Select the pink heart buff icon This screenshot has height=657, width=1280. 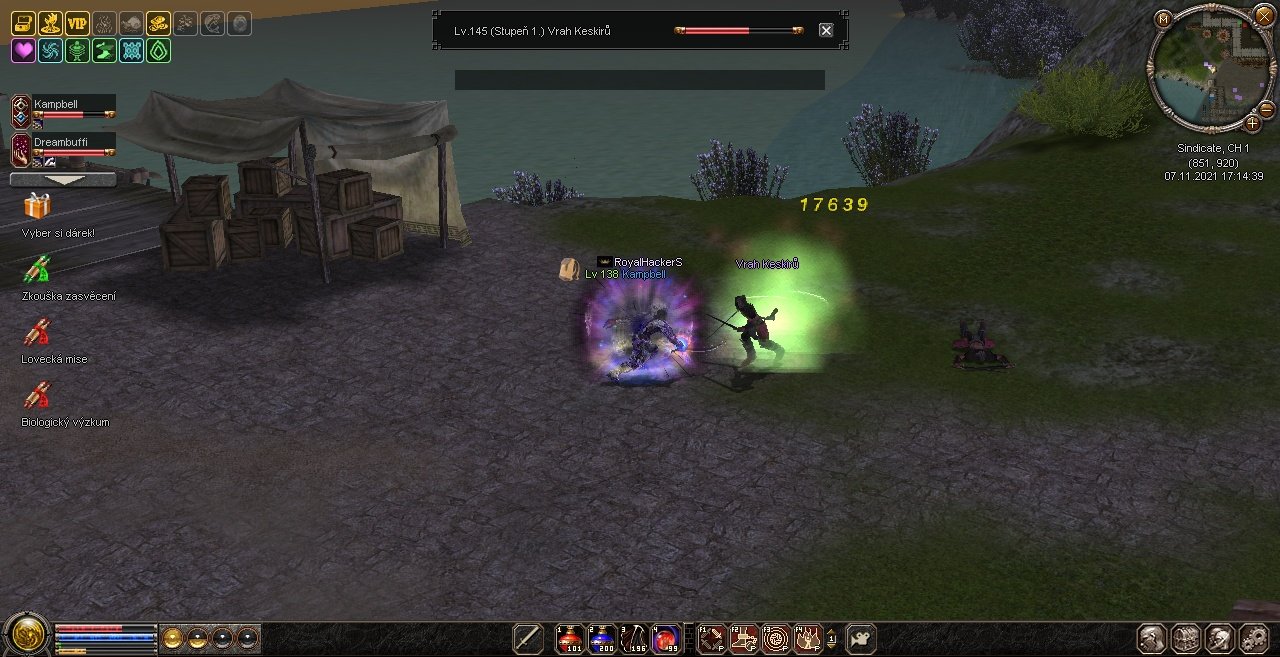pyautogui.click(x=23, y=51)
